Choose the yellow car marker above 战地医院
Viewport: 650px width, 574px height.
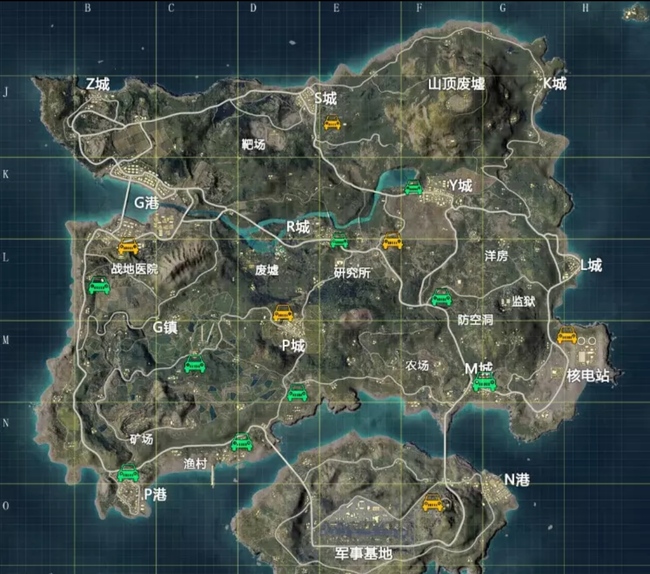(127, 247)
